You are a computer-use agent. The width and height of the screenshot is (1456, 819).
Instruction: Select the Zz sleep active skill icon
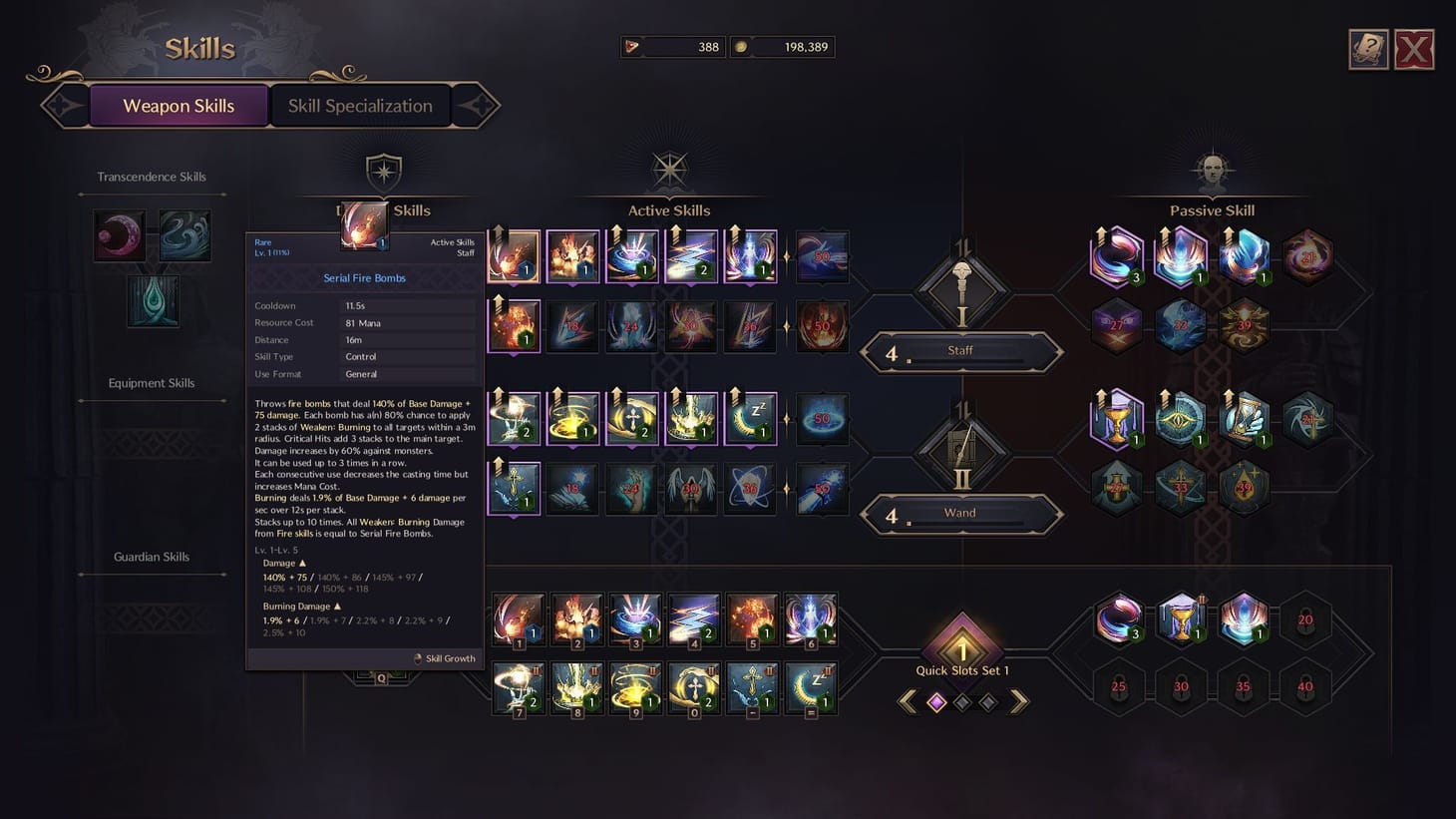pos(750,418)
